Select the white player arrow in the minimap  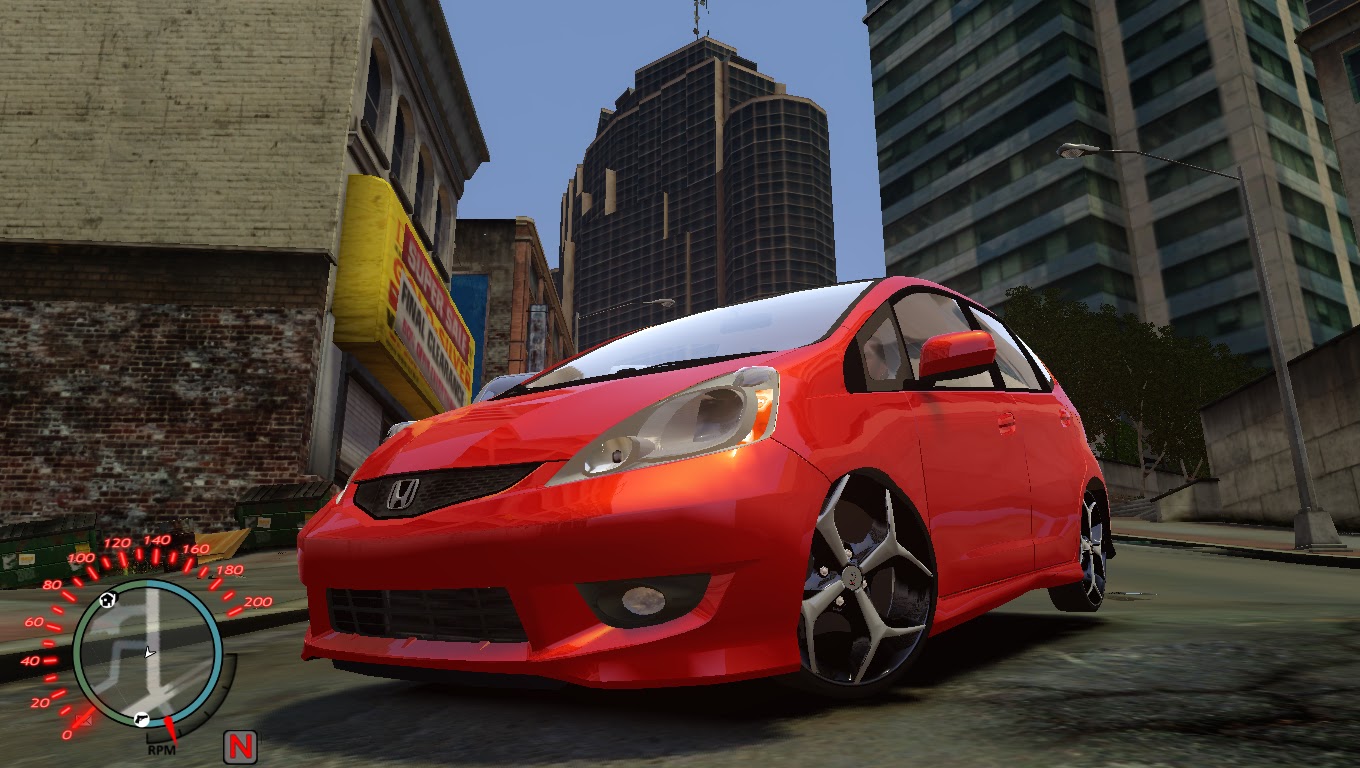coord(148,652)
